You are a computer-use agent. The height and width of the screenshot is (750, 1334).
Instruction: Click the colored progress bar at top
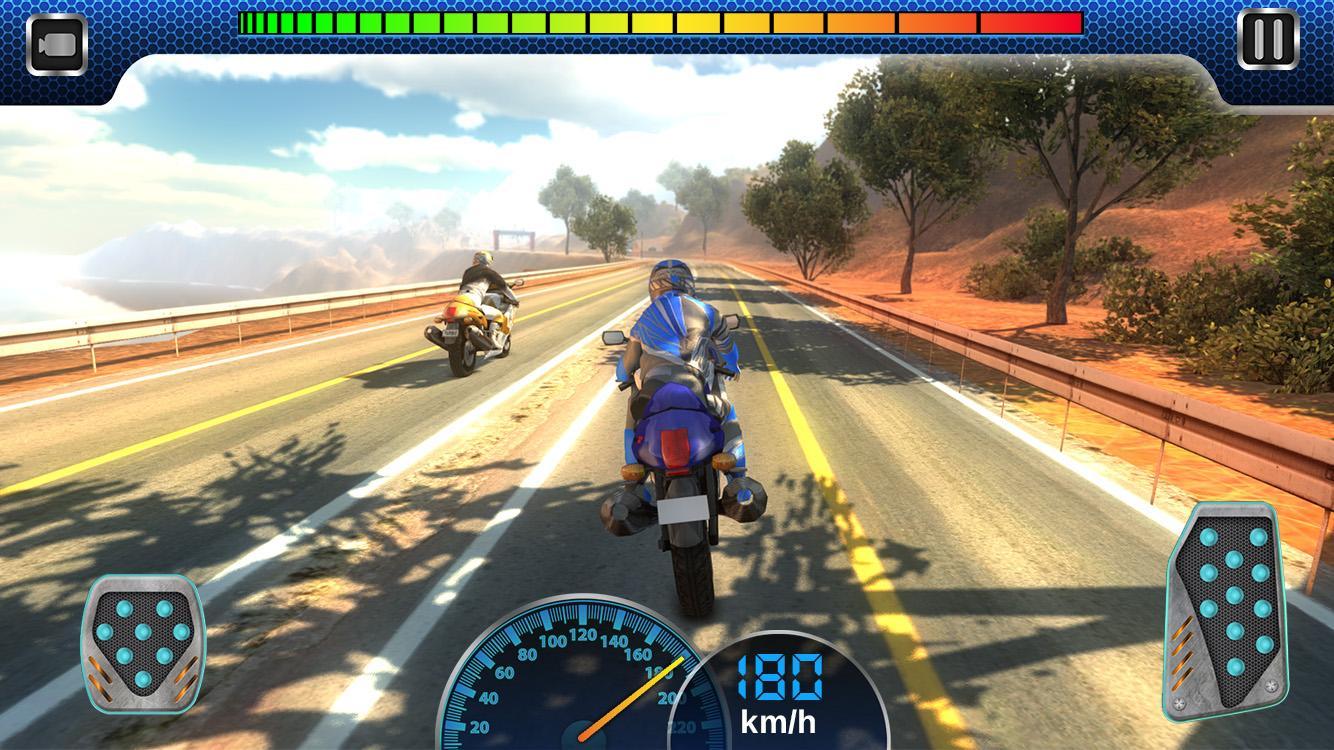(660, 22)
